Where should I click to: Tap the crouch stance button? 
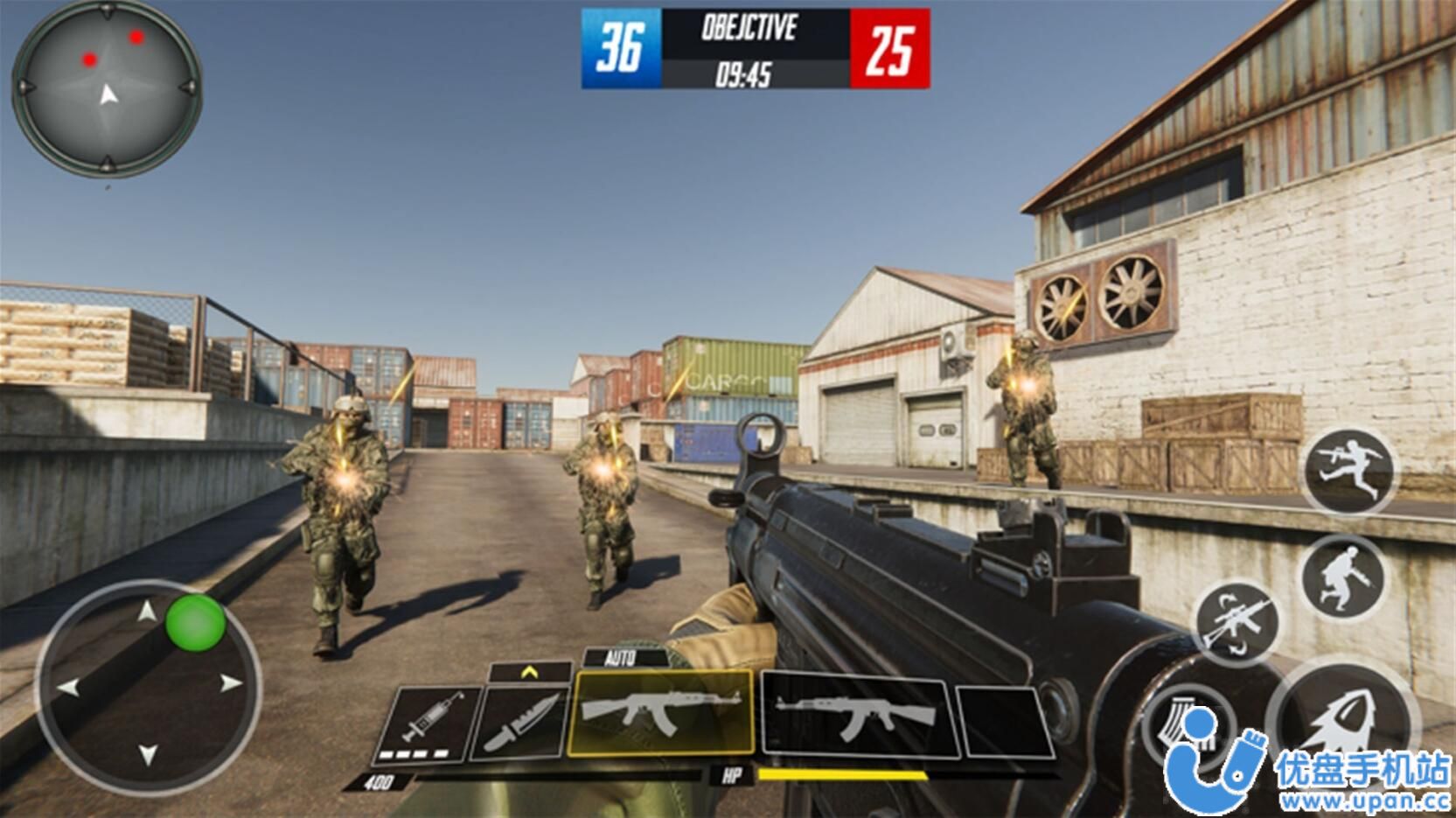pyautogui.click(x=1342, y=577)
